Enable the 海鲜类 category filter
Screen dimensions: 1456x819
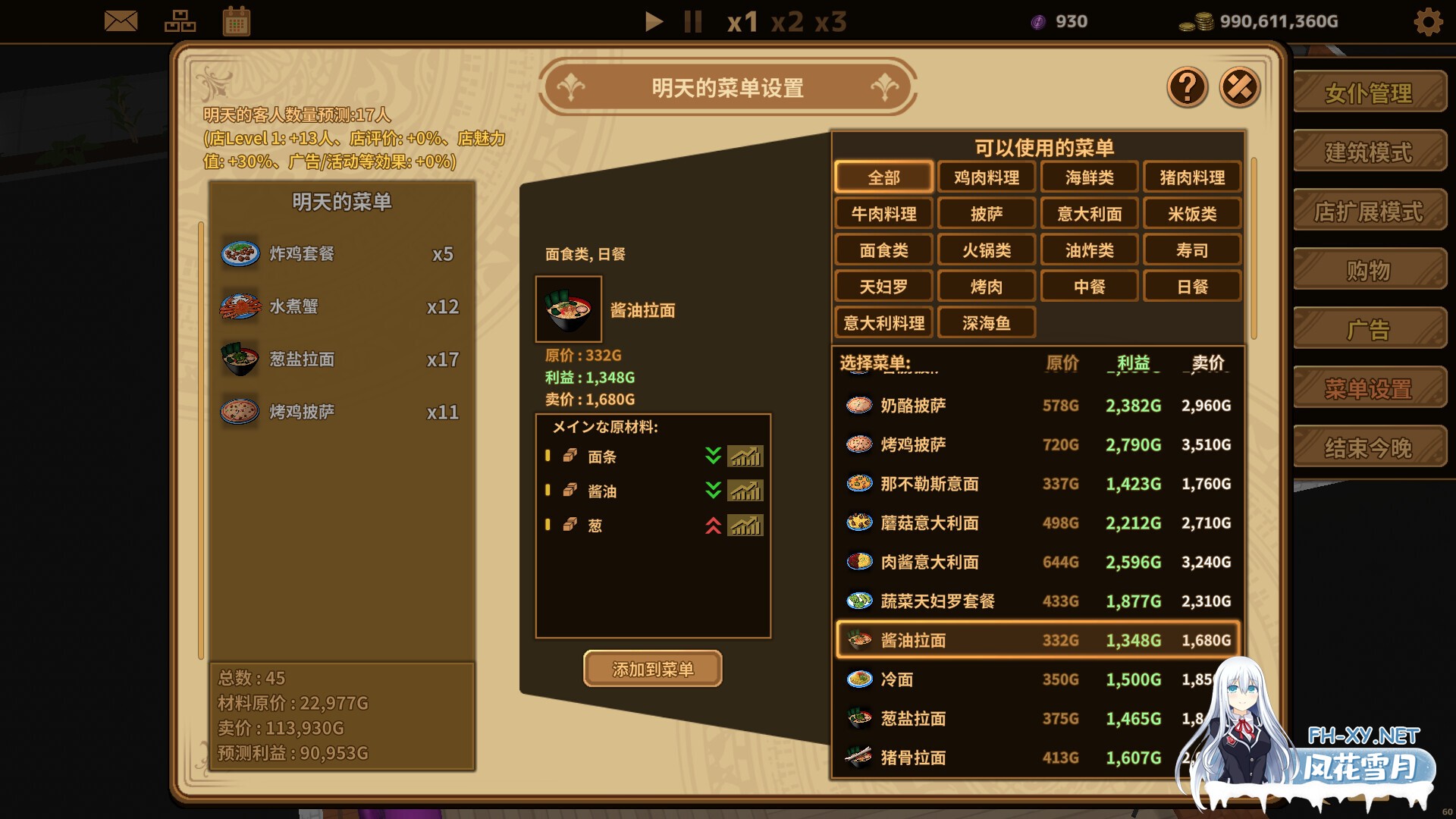(x=1089, y=177)
